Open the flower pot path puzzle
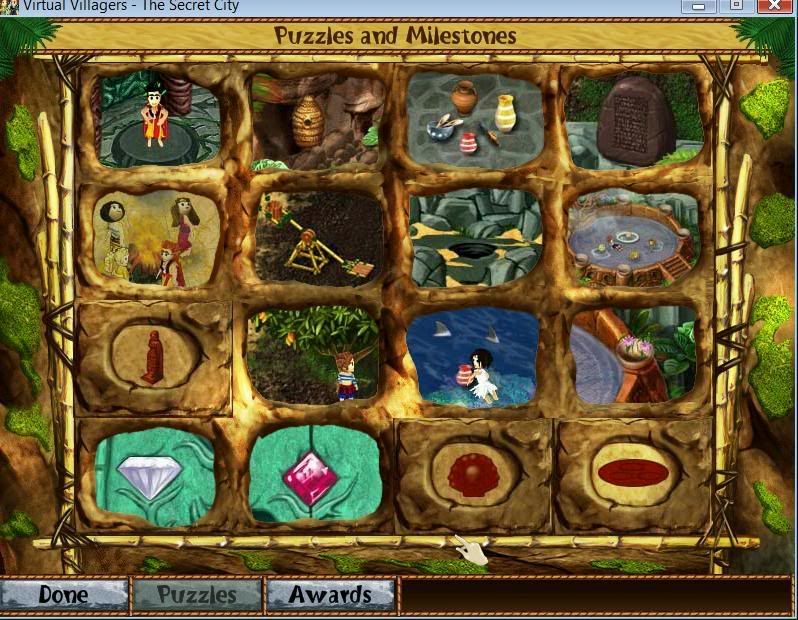This screenshot has height=620, width=798. point(632,355)
